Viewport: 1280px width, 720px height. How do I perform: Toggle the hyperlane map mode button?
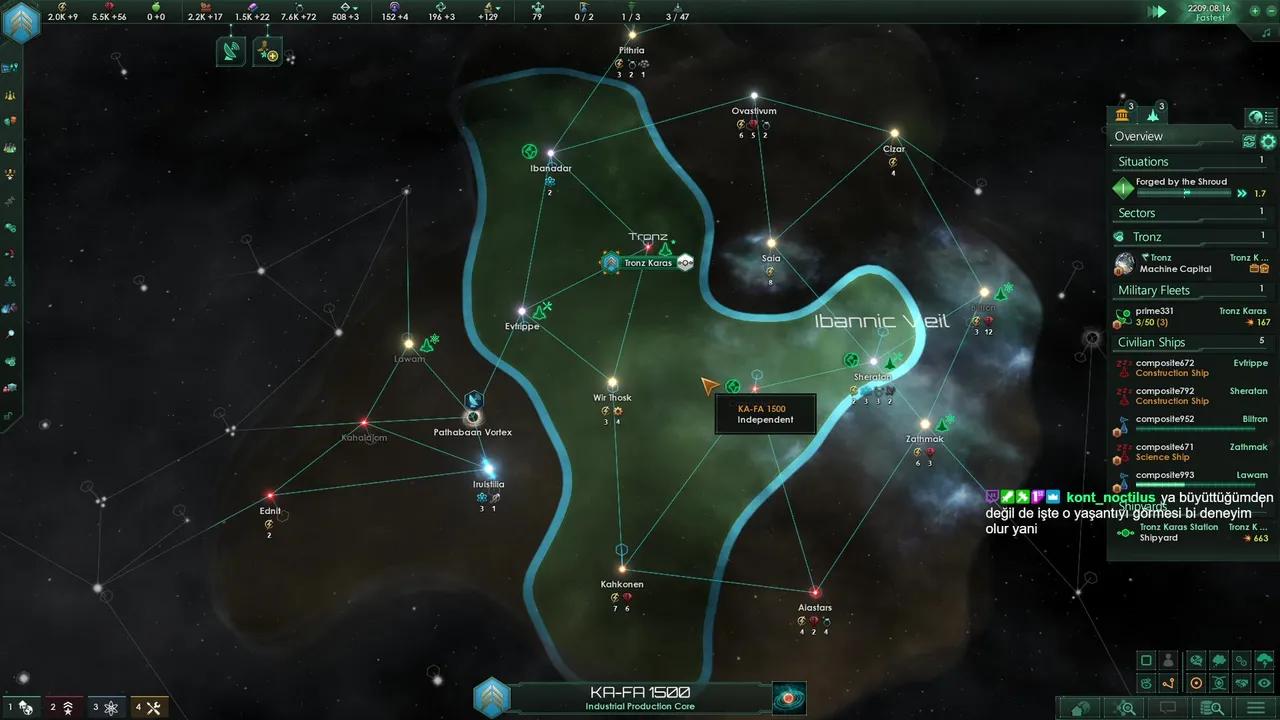pos(1168,683)
